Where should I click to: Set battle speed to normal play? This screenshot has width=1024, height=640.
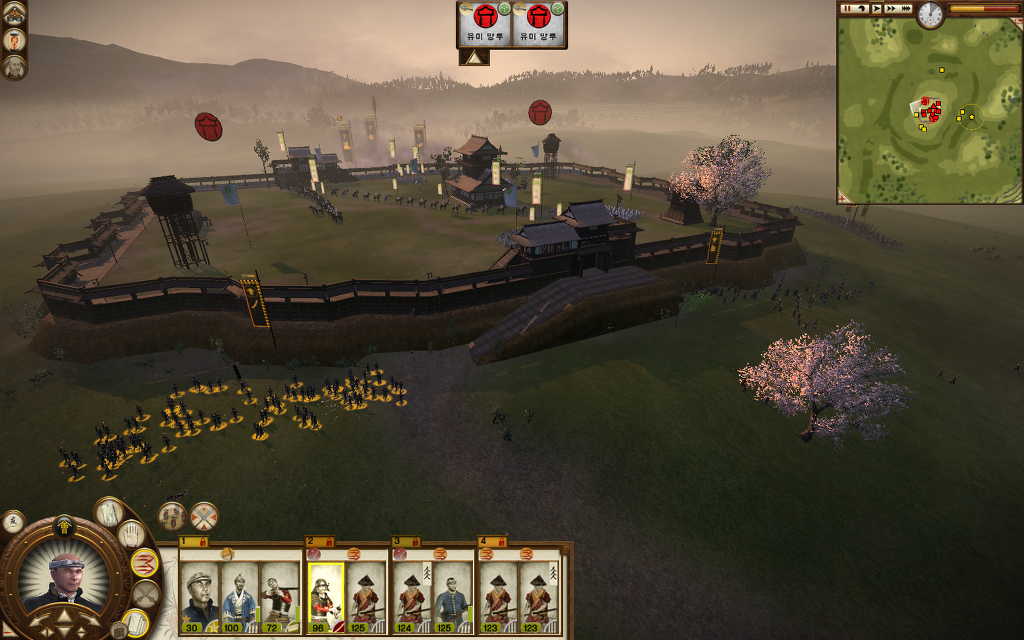coord(876,8)
